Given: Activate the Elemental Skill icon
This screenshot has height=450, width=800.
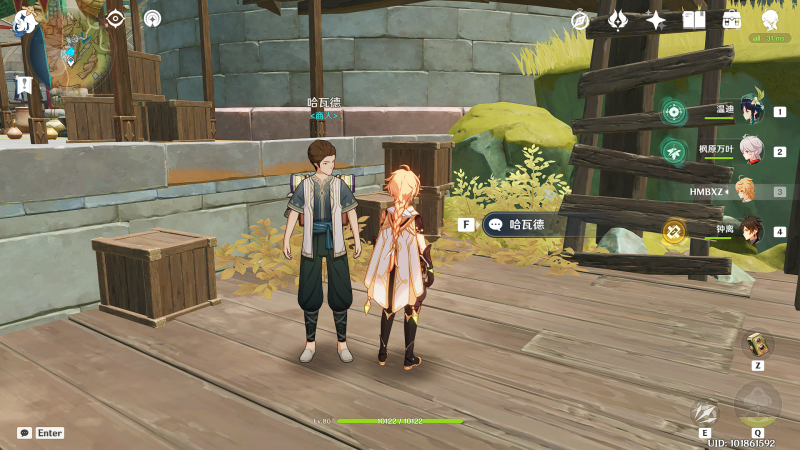Looking at the screenshot, I should click(x=705, y=412).
